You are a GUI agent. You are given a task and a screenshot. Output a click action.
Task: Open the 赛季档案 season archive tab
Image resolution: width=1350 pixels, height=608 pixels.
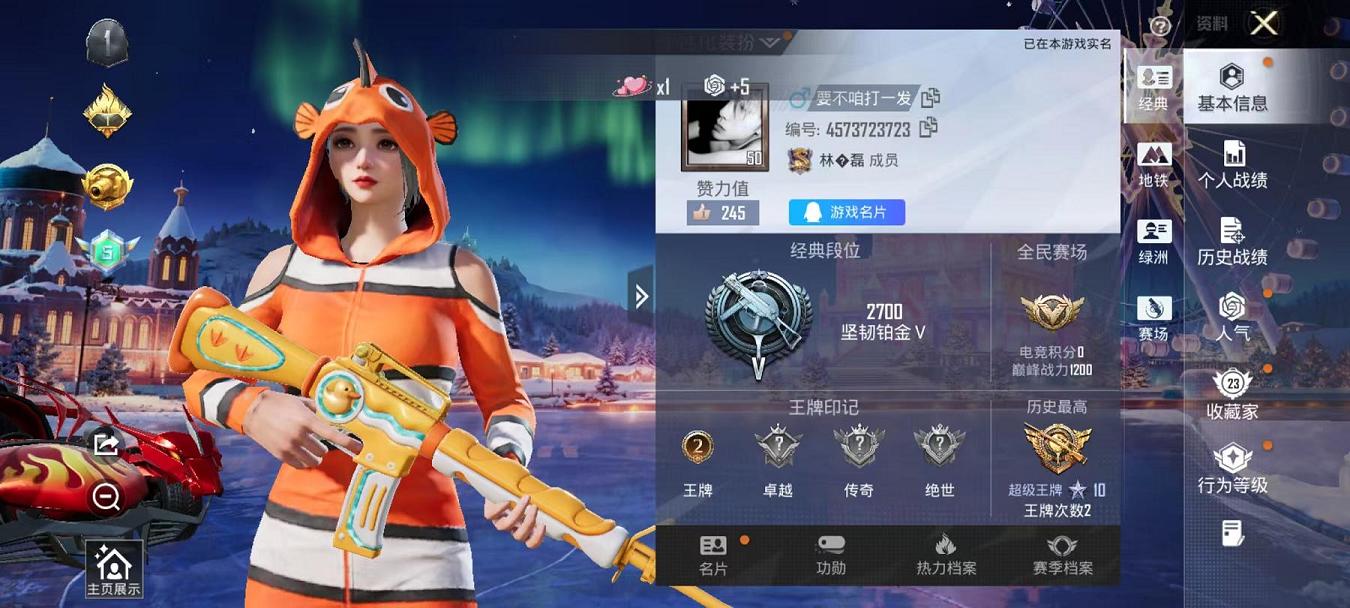pyautogui.click(x=1062, y=555)
